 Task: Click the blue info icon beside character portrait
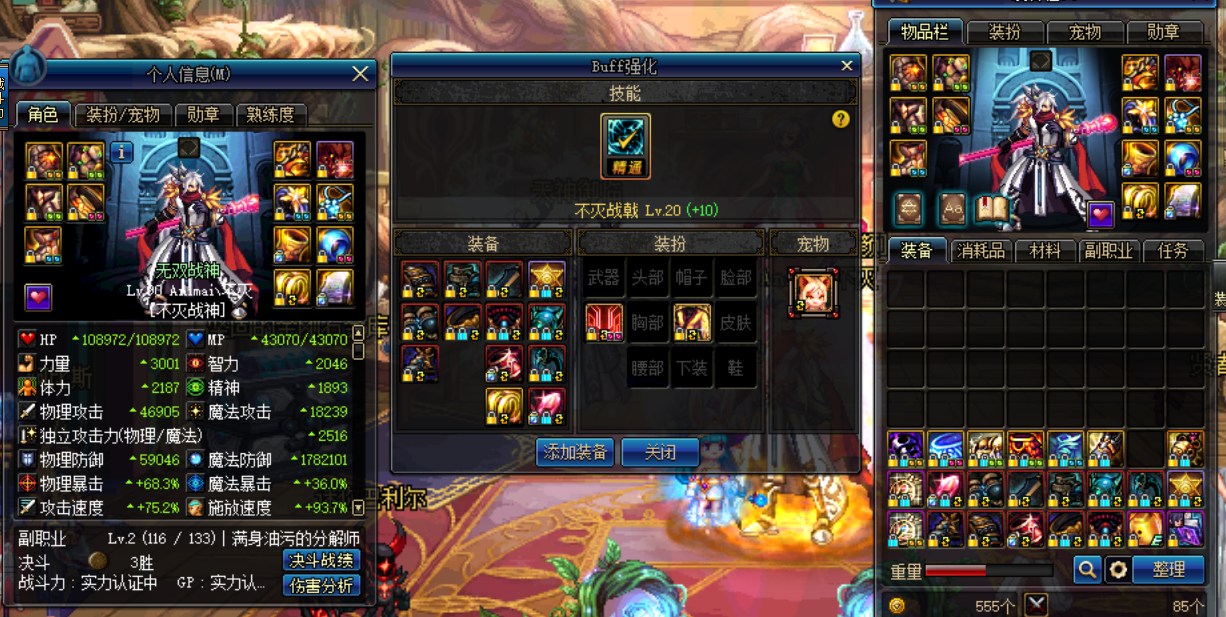tap(122, 152)
